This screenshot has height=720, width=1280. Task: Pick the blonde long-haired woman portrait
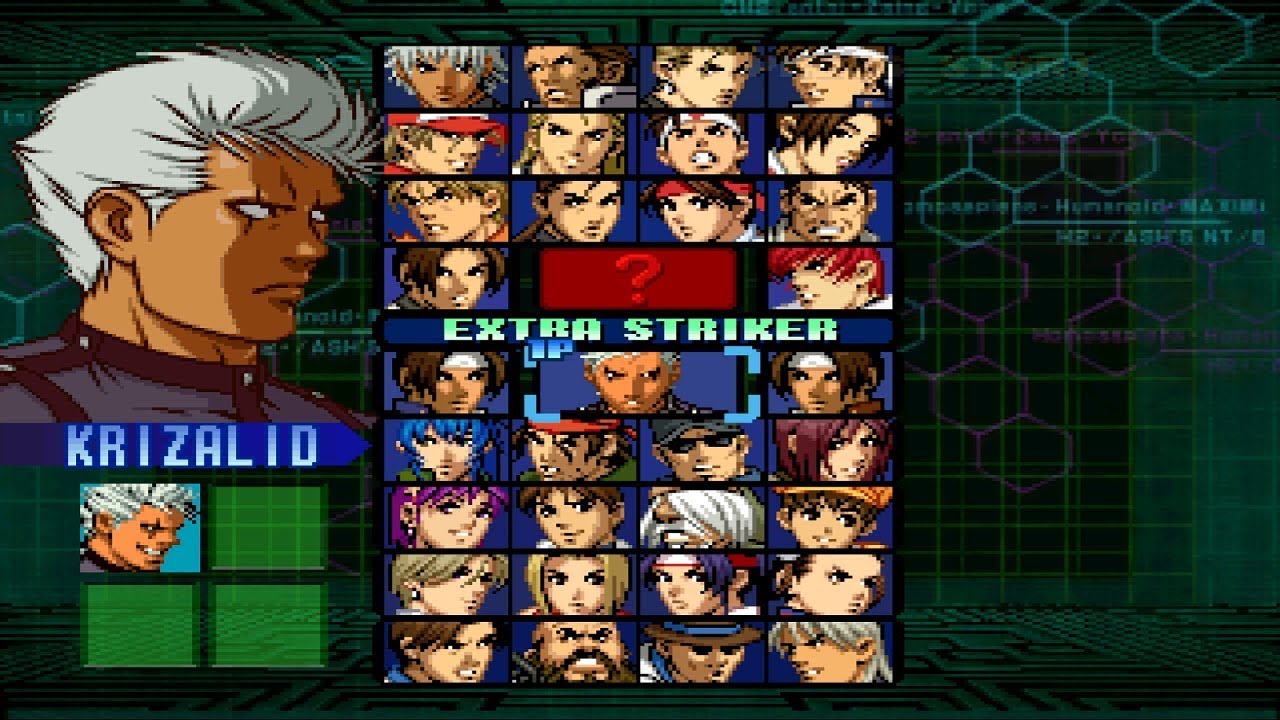pyautogui.click(x=574, y=583)
